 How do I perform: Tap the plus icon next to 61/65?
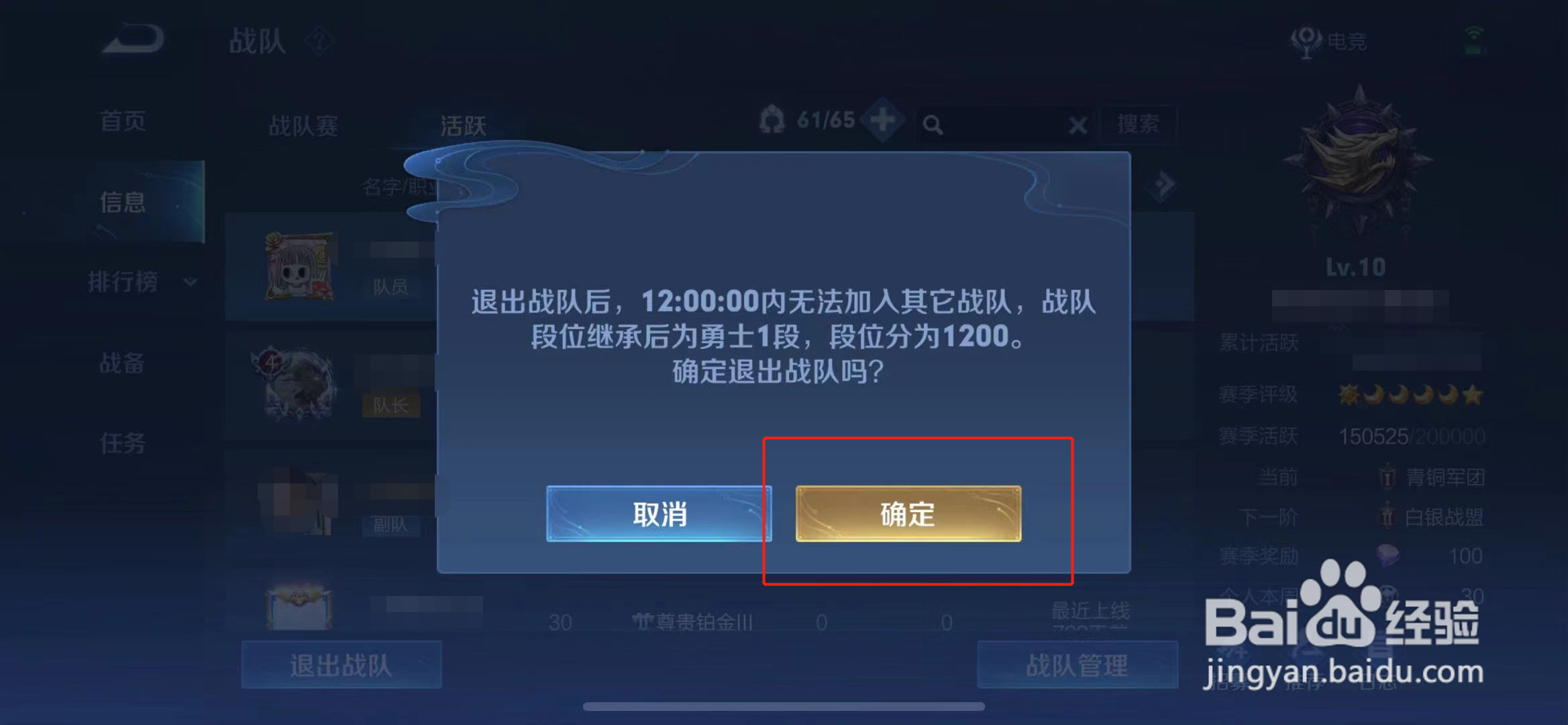pos(884,121)
